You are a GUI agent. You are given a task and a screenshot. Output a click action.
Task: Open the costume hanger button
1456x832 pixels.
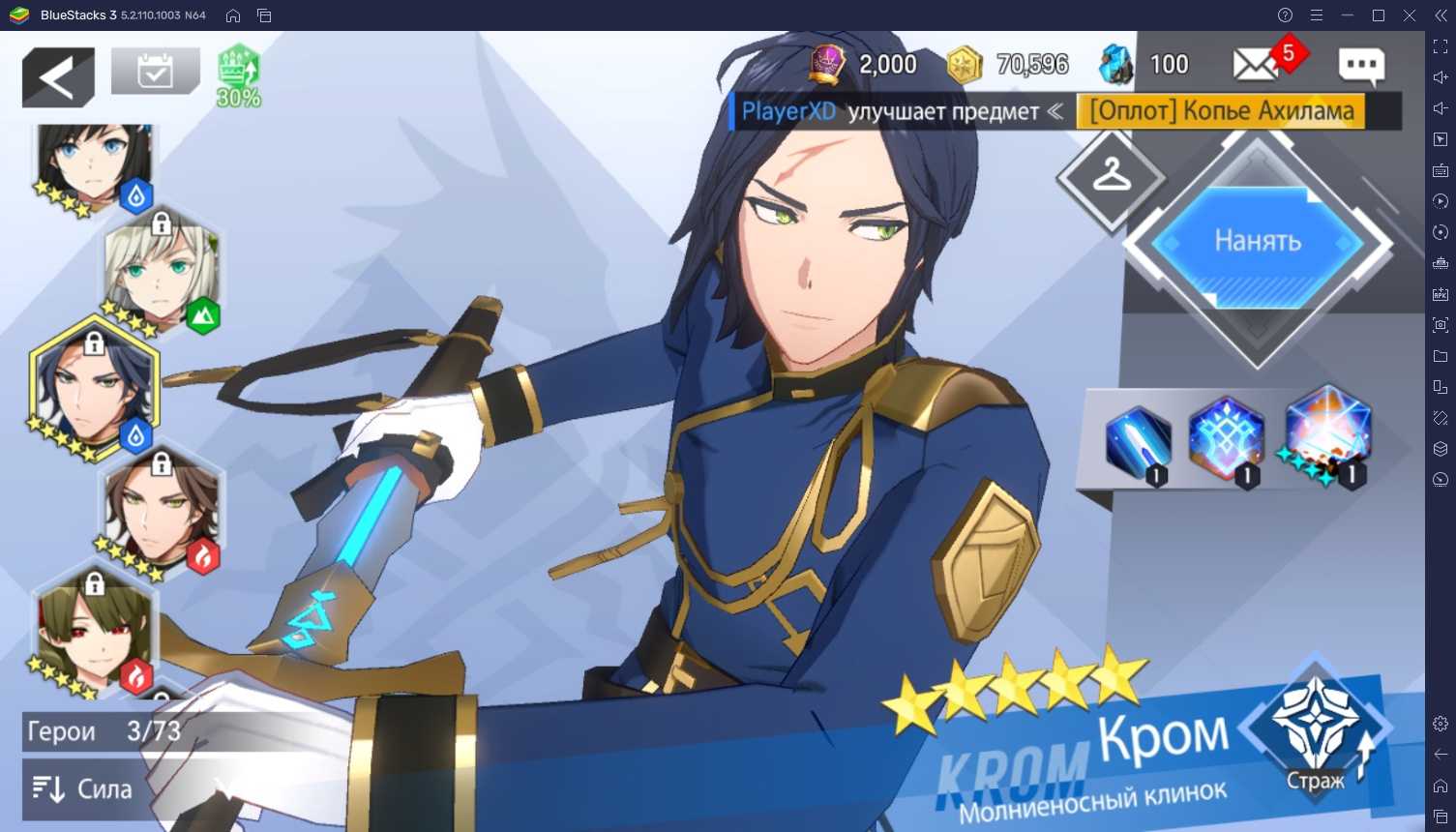click(1111, 177)
